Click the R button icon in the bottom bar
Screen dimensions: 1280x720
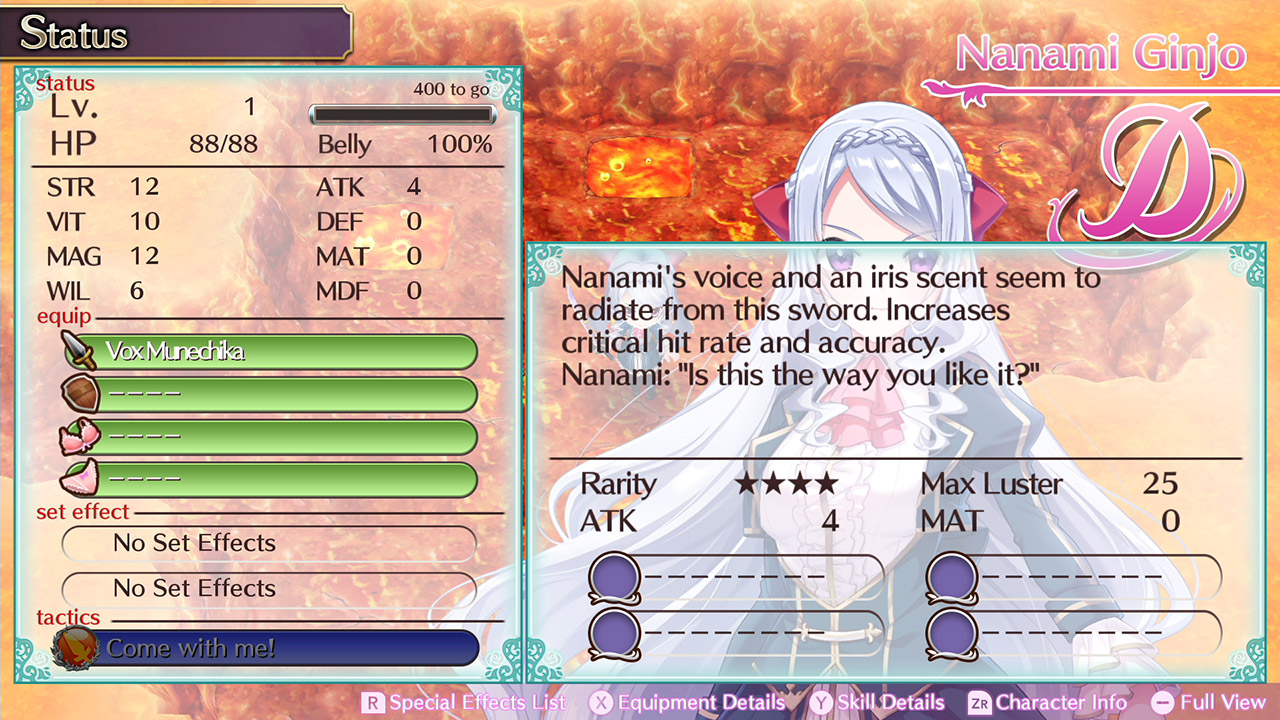tap(374, 703)
